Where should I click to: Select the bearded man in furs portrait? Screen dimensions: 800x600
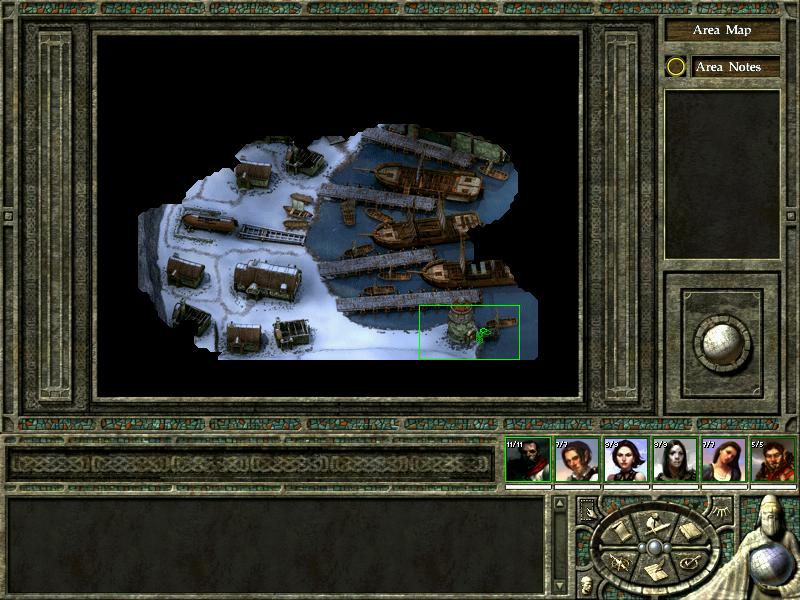click(770, 461)
